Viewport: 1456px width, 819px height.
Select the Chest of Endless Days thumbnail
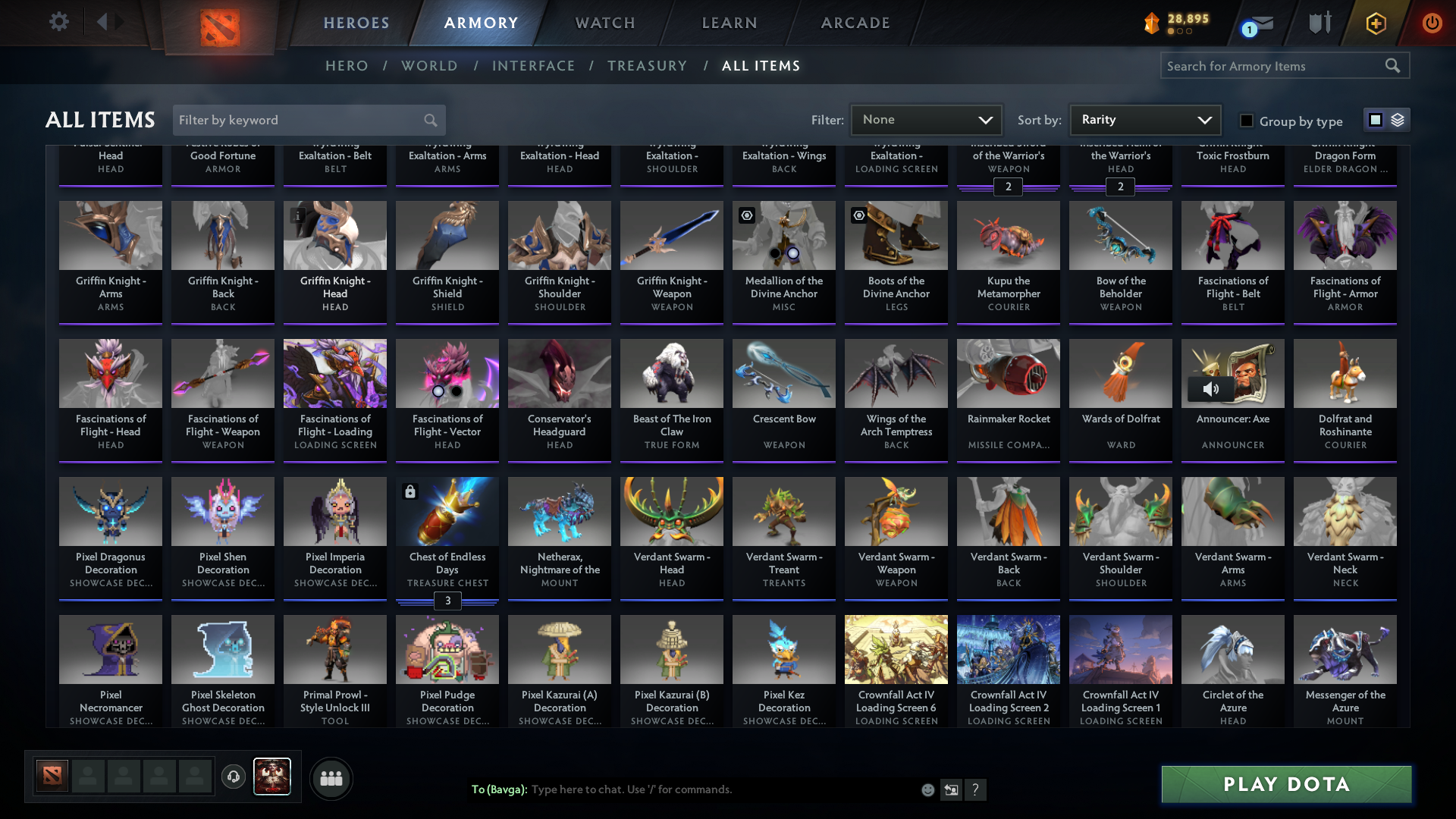click(447, 512)
